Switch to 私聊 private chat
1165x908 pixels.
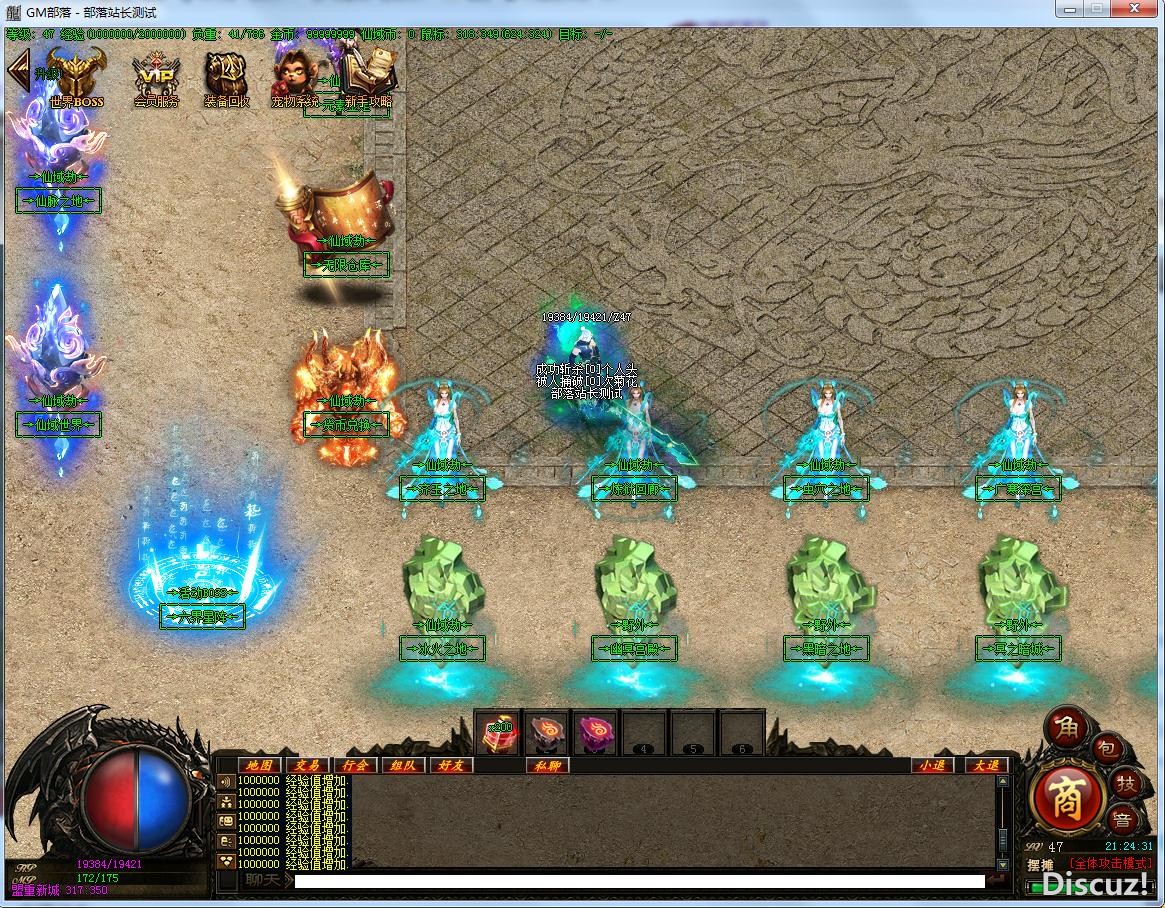(548, 765)
